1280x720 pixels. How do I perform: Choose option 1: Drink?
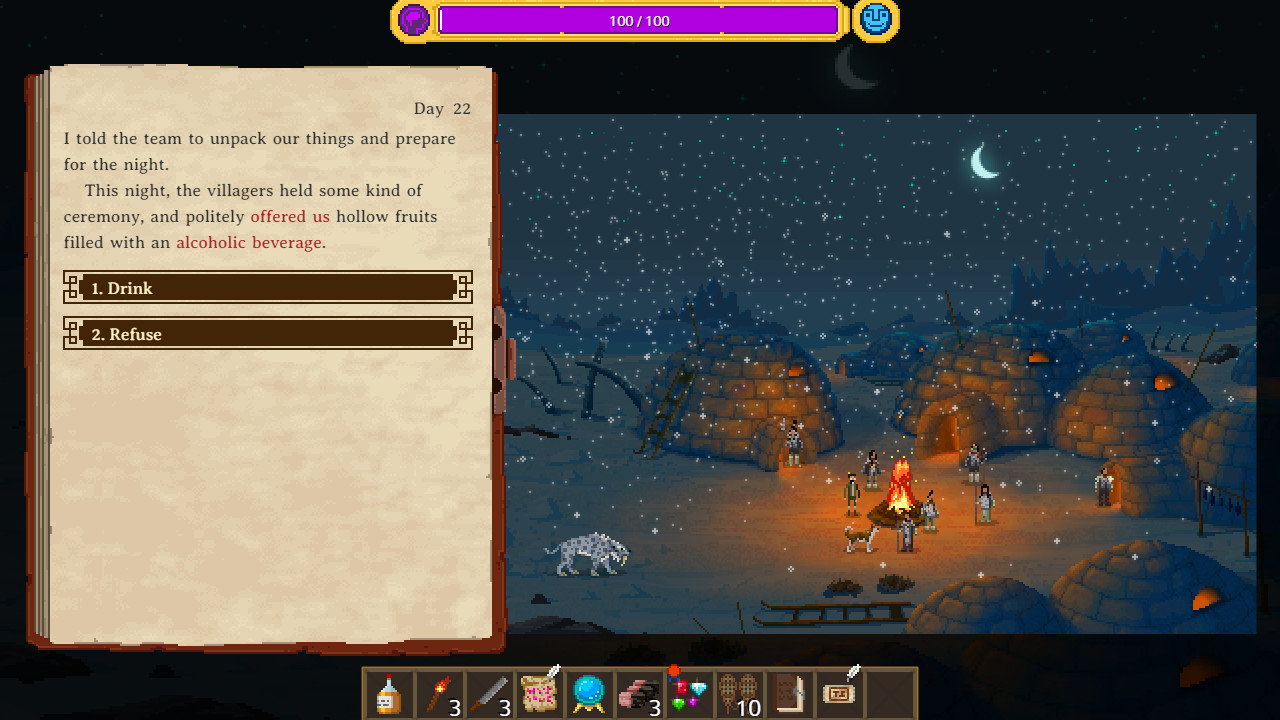pos(267,288)
